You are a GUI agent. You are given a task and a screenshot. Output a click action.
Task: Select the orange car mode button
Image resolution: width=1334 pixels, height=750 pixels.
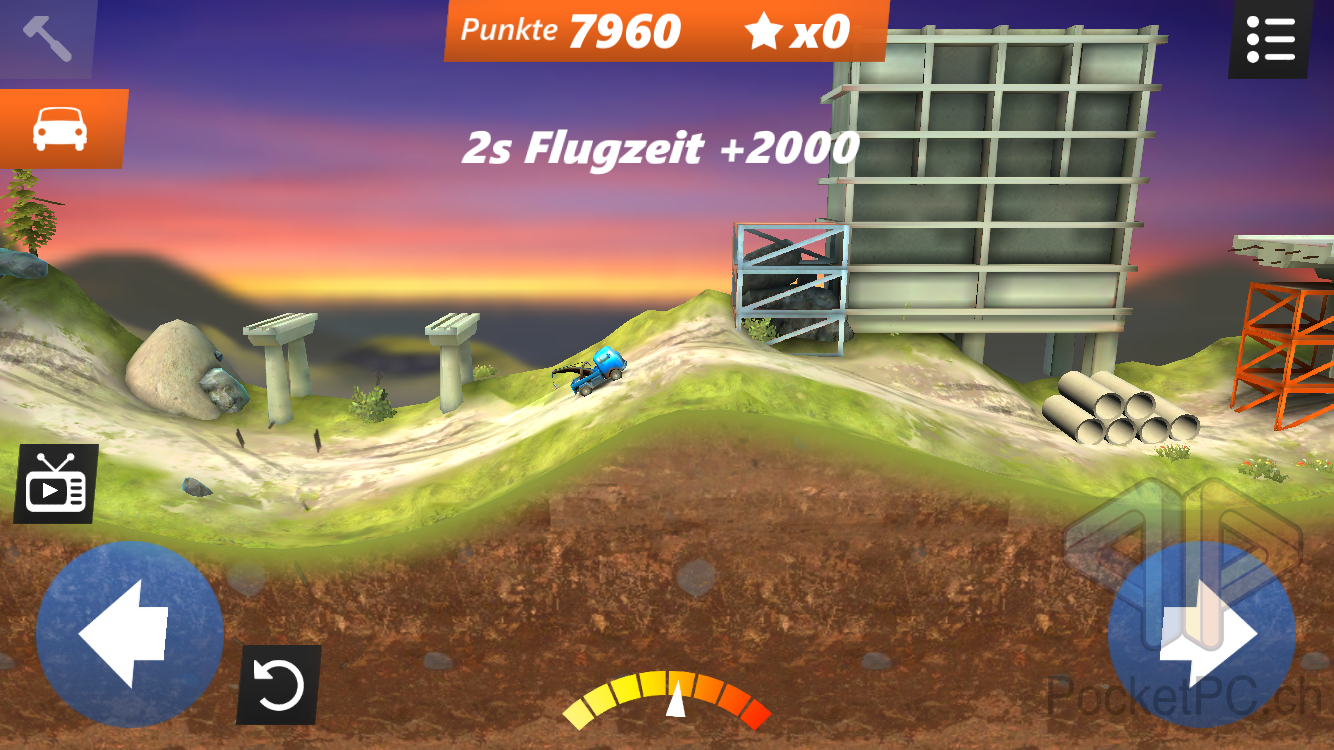coord(61,128)
